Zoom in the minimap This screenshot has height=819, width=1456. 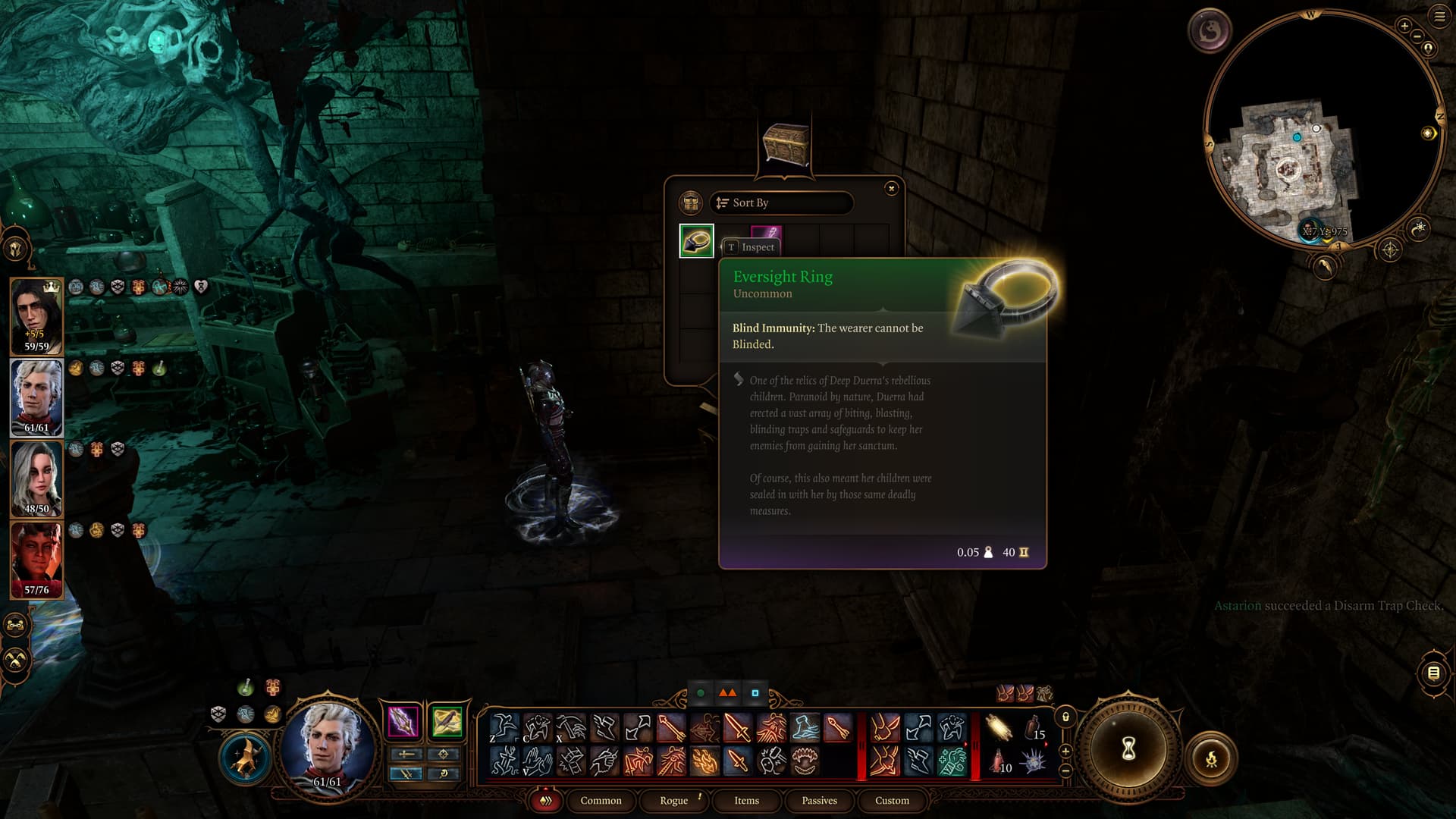click(1404, 26)
